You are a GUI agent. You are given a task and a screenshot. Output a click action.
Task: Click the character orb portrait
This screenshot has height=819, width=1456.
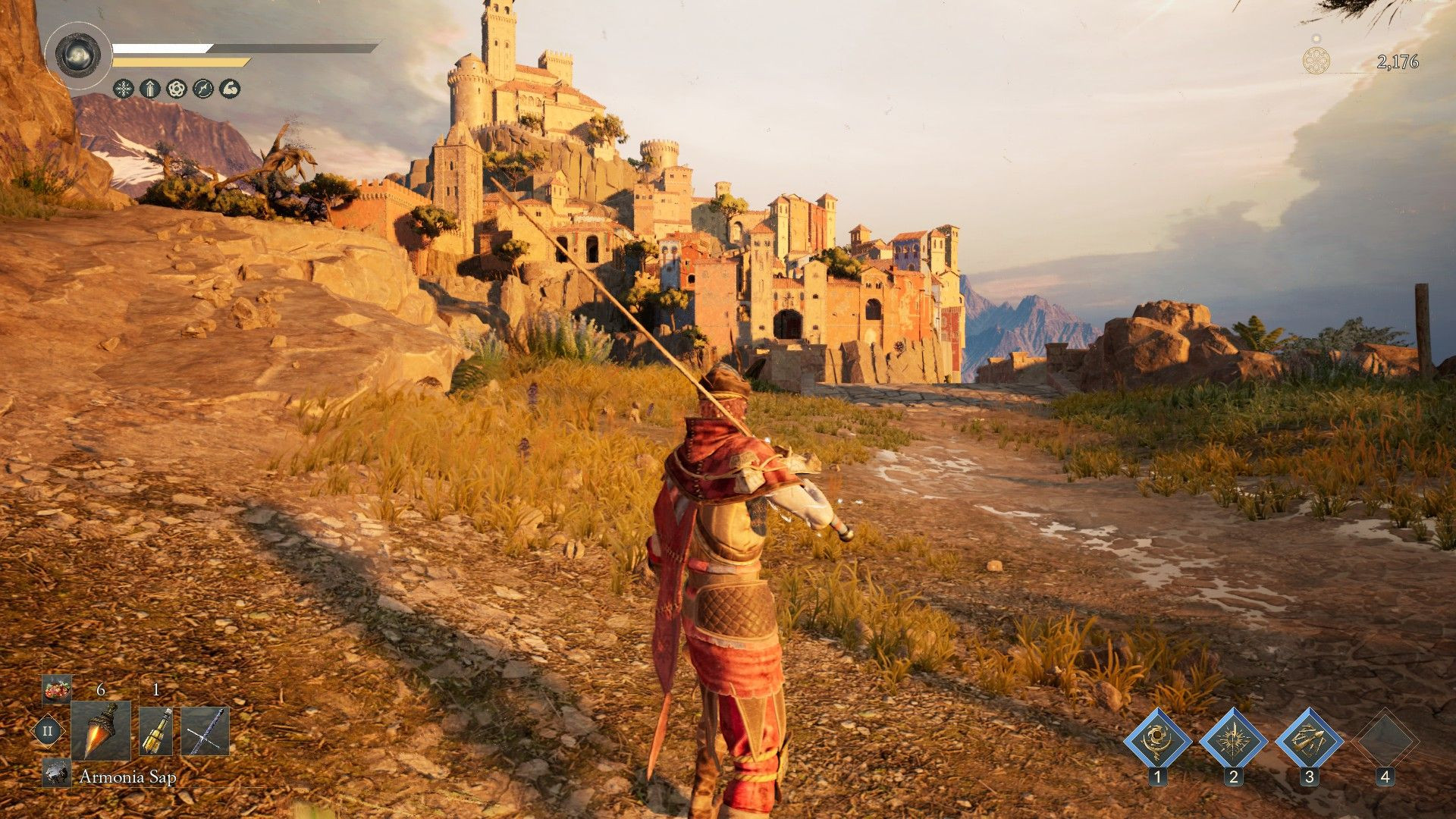[x=79, y=55]
